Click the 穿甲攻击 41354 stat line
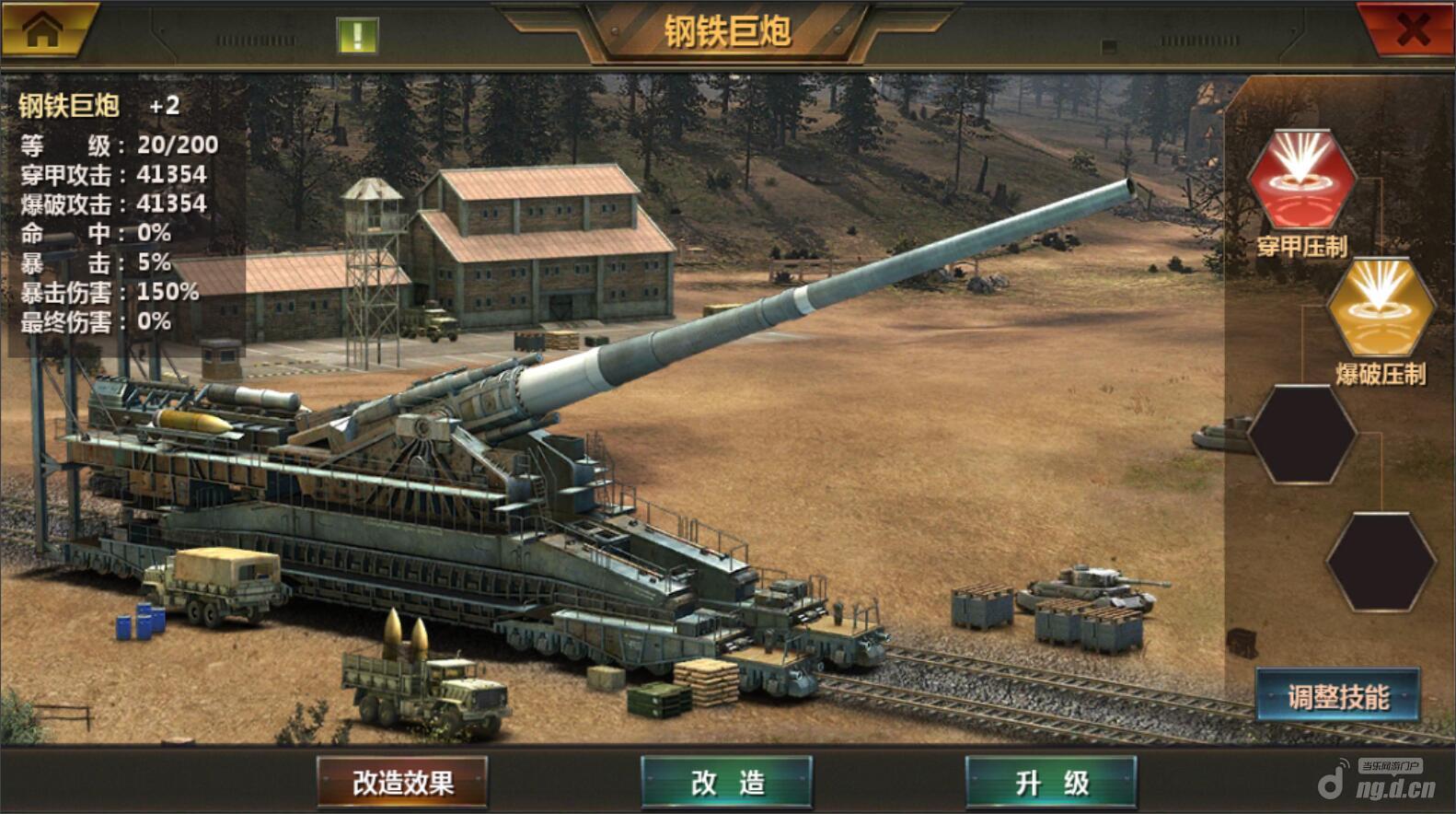 [x=115, y=173]
